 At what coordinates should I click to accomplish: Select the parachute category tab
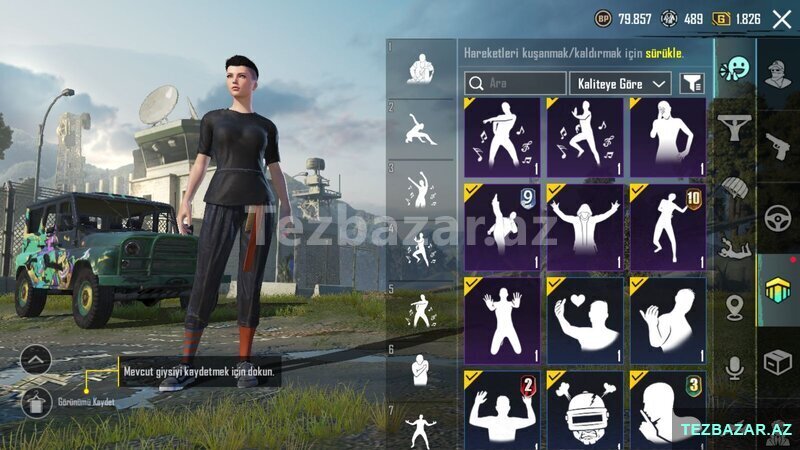tap(736, 188)
